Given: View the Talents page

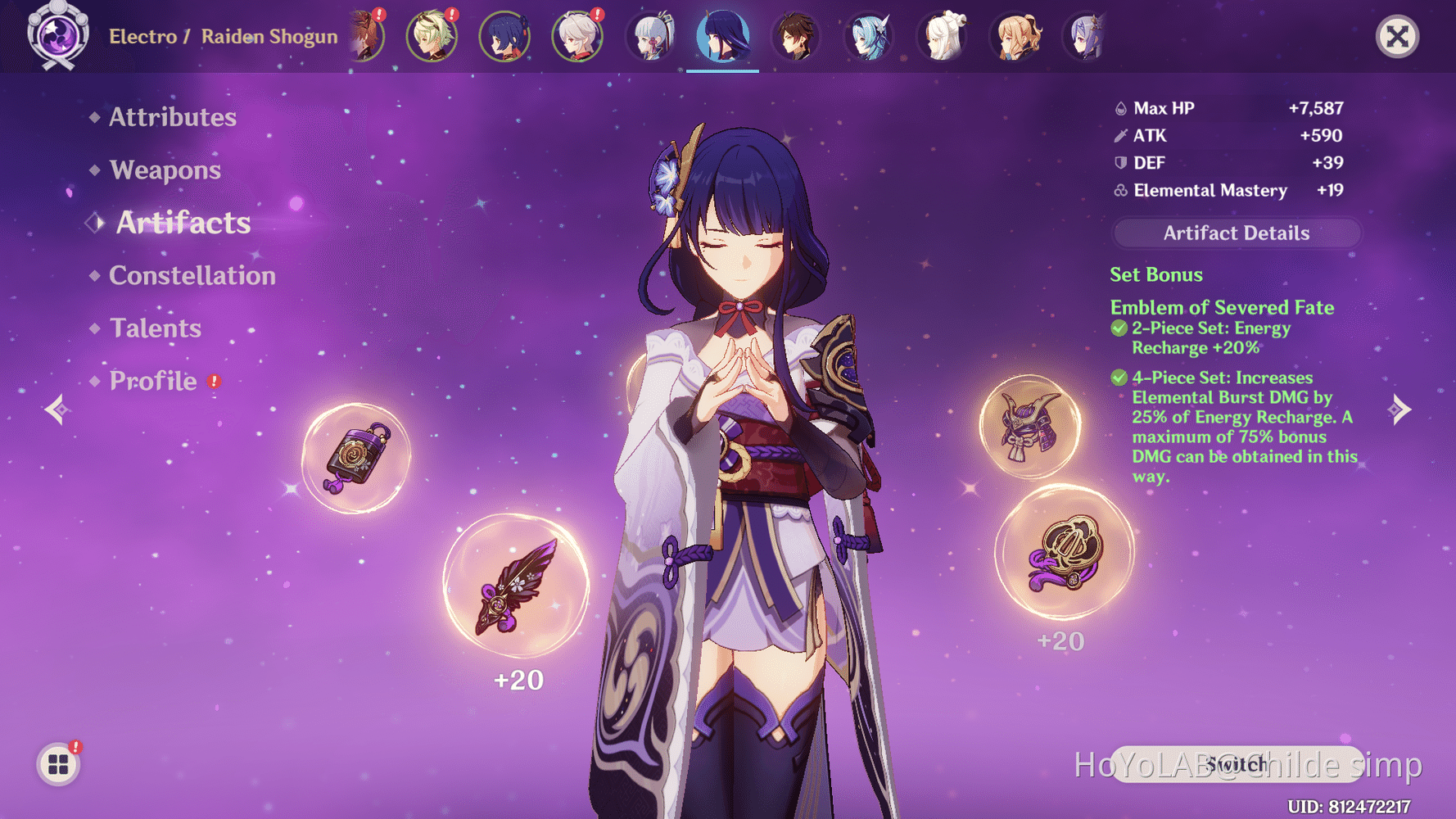Looking at the screenshot, I should (x=155, y=328).
